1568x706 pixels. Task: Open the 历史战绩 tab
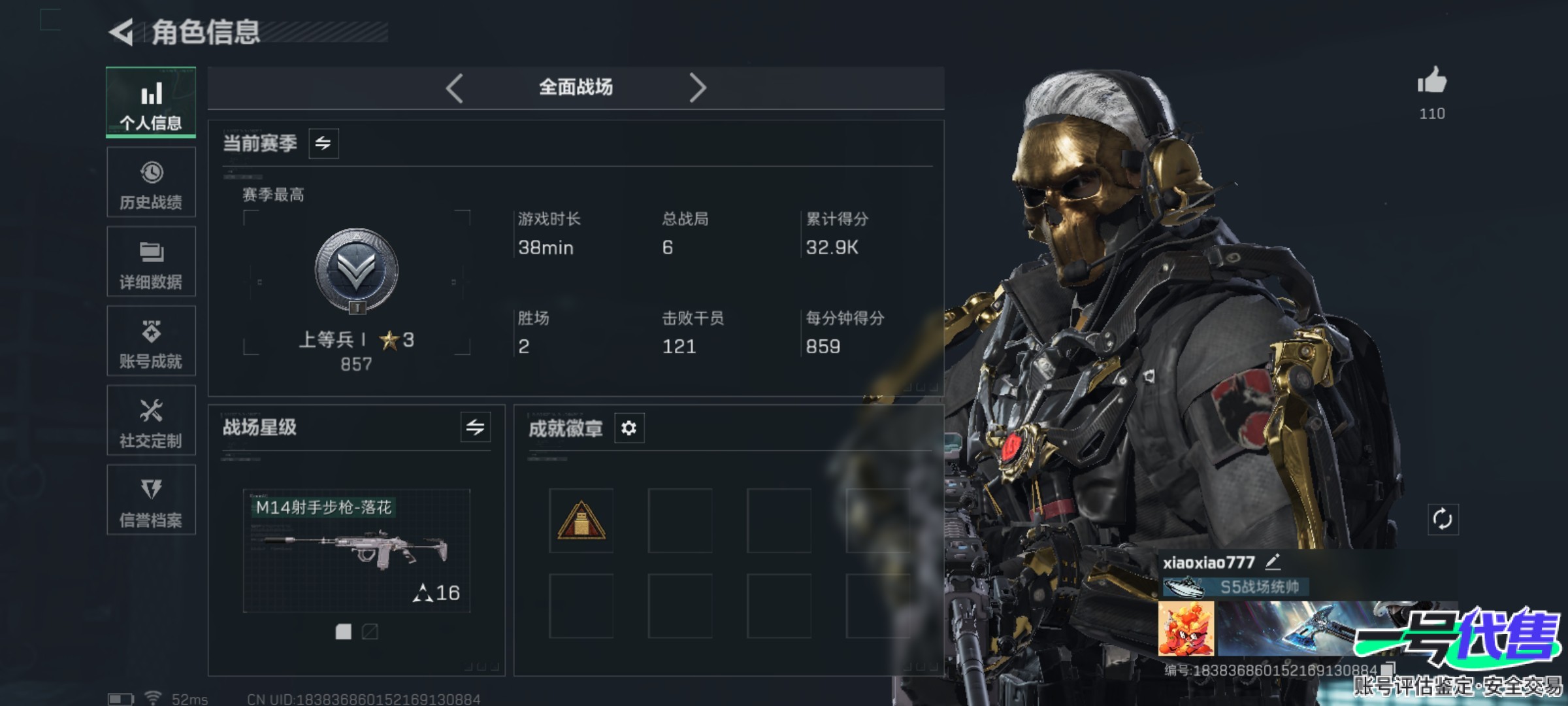click(x=151, y=182)
